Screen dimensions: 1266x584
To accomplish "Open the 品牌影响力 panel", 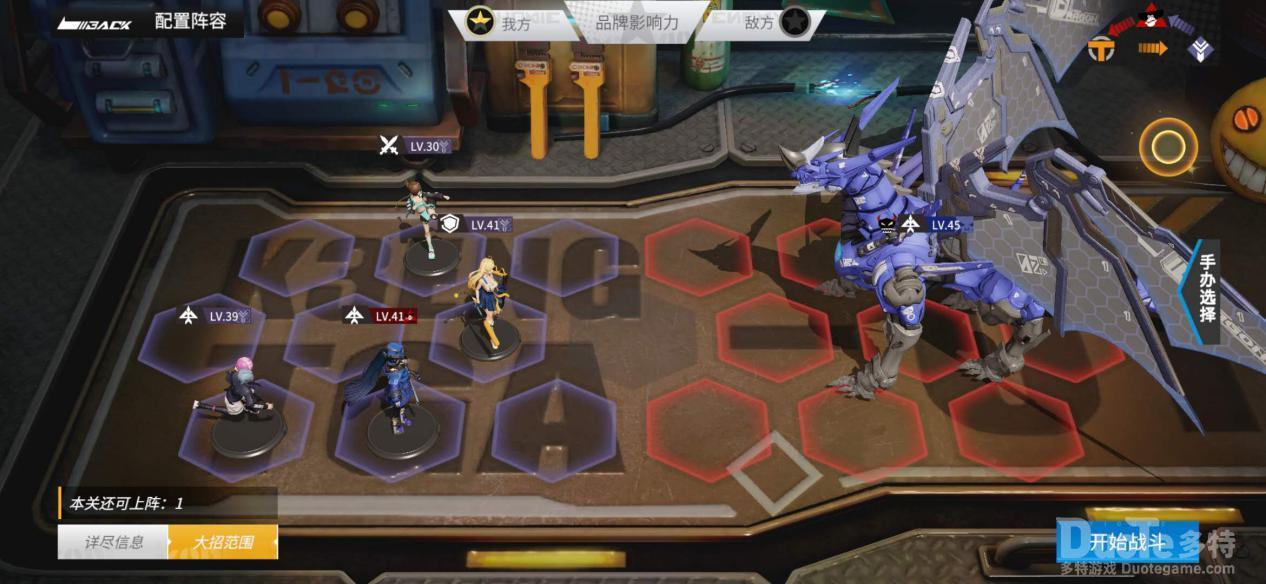I will click(637, 23).
